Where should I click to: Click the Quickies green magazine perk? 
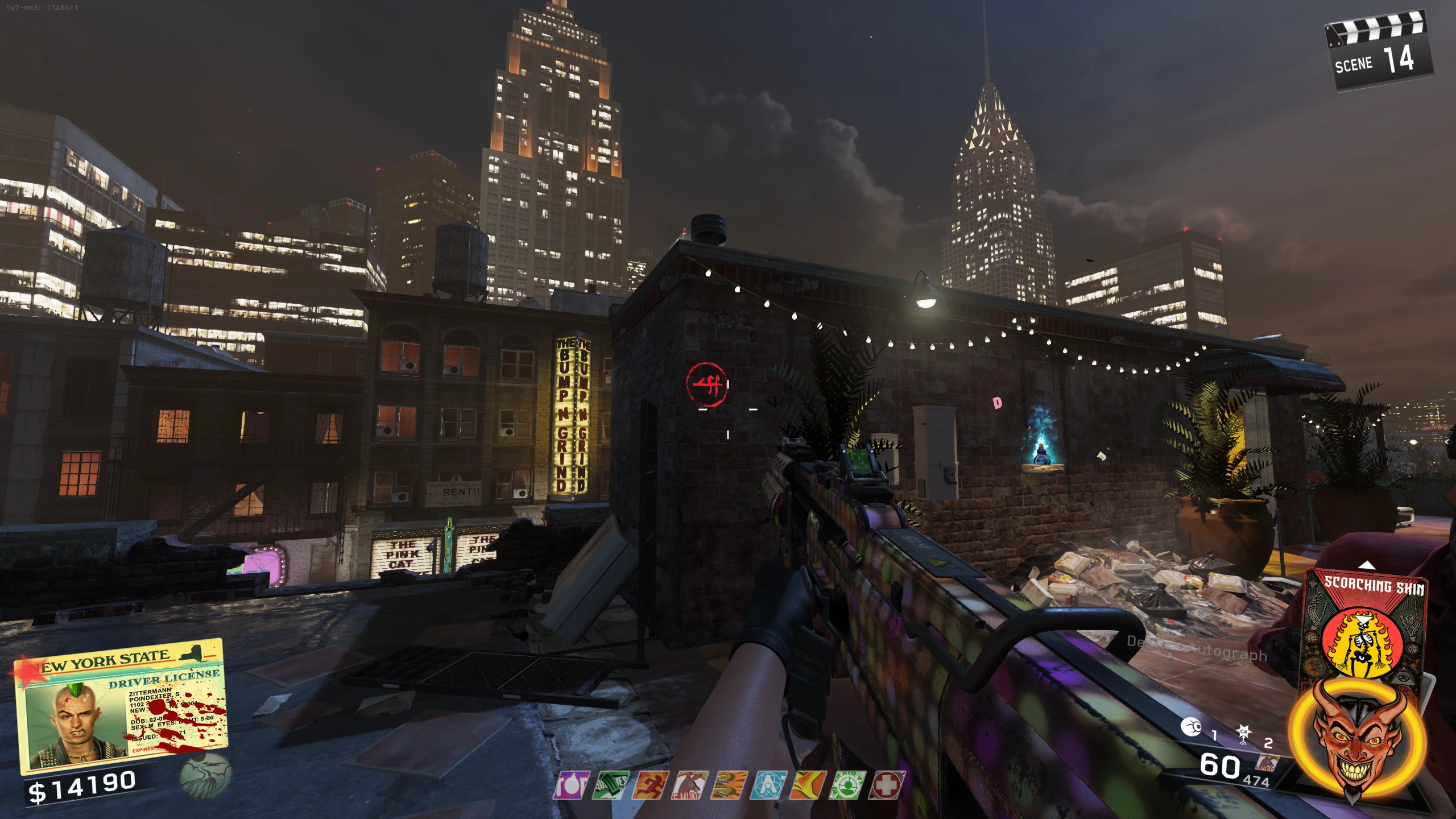[x=610, y=786]
